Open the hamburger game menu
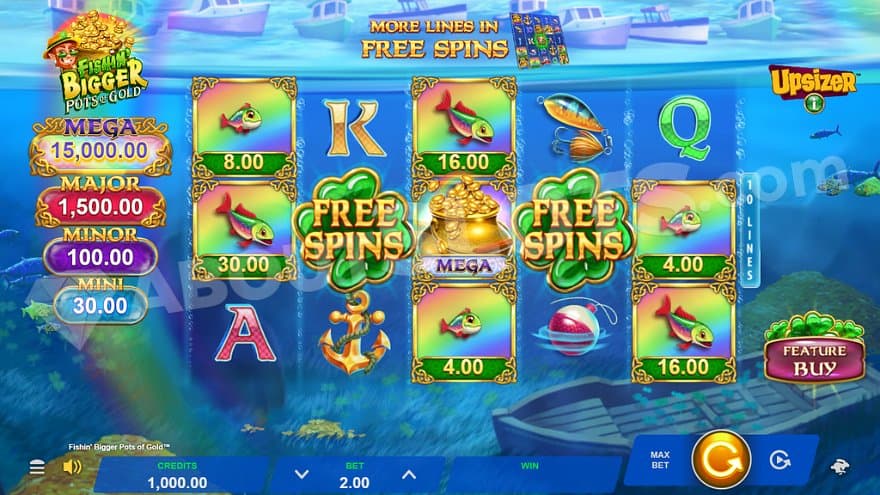Screen dimensions: 880x495 pos(37,467)
